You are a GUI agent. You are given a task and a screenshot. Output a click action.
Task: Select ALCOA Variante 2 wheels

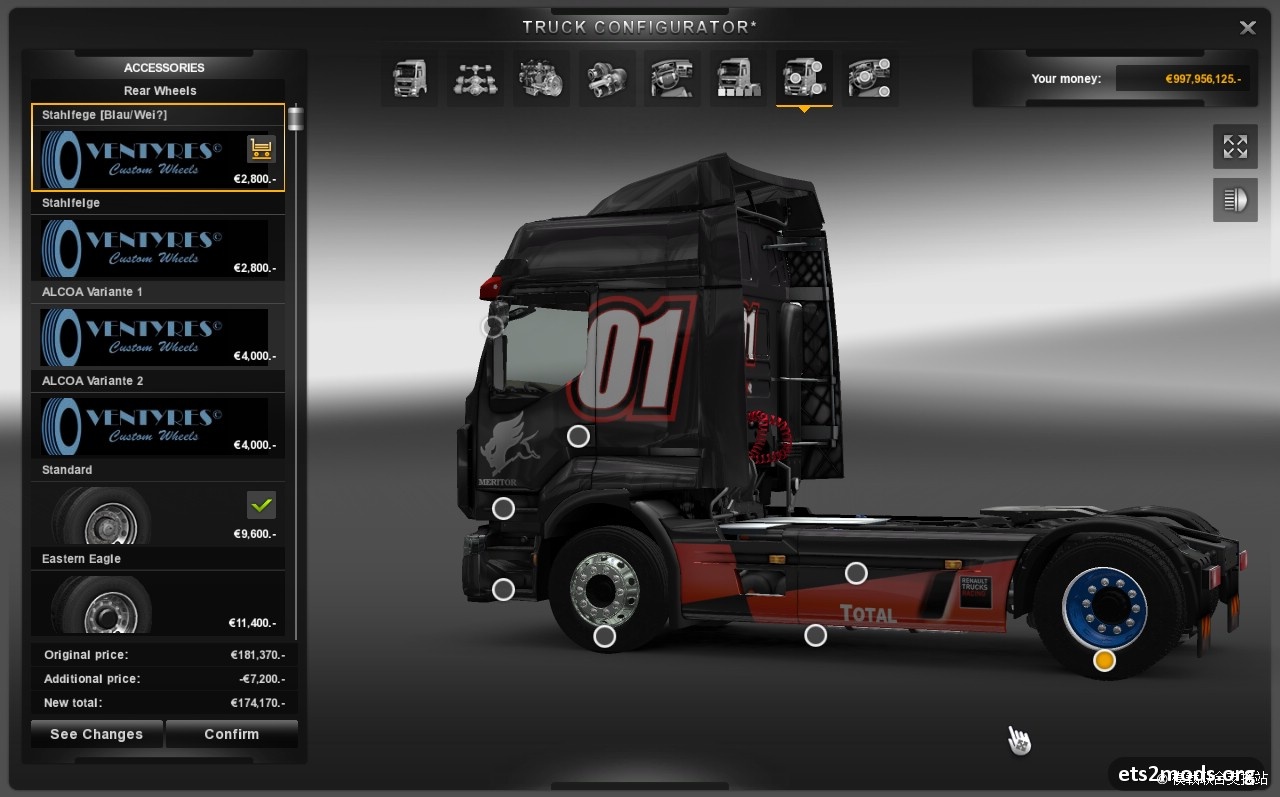158,425
